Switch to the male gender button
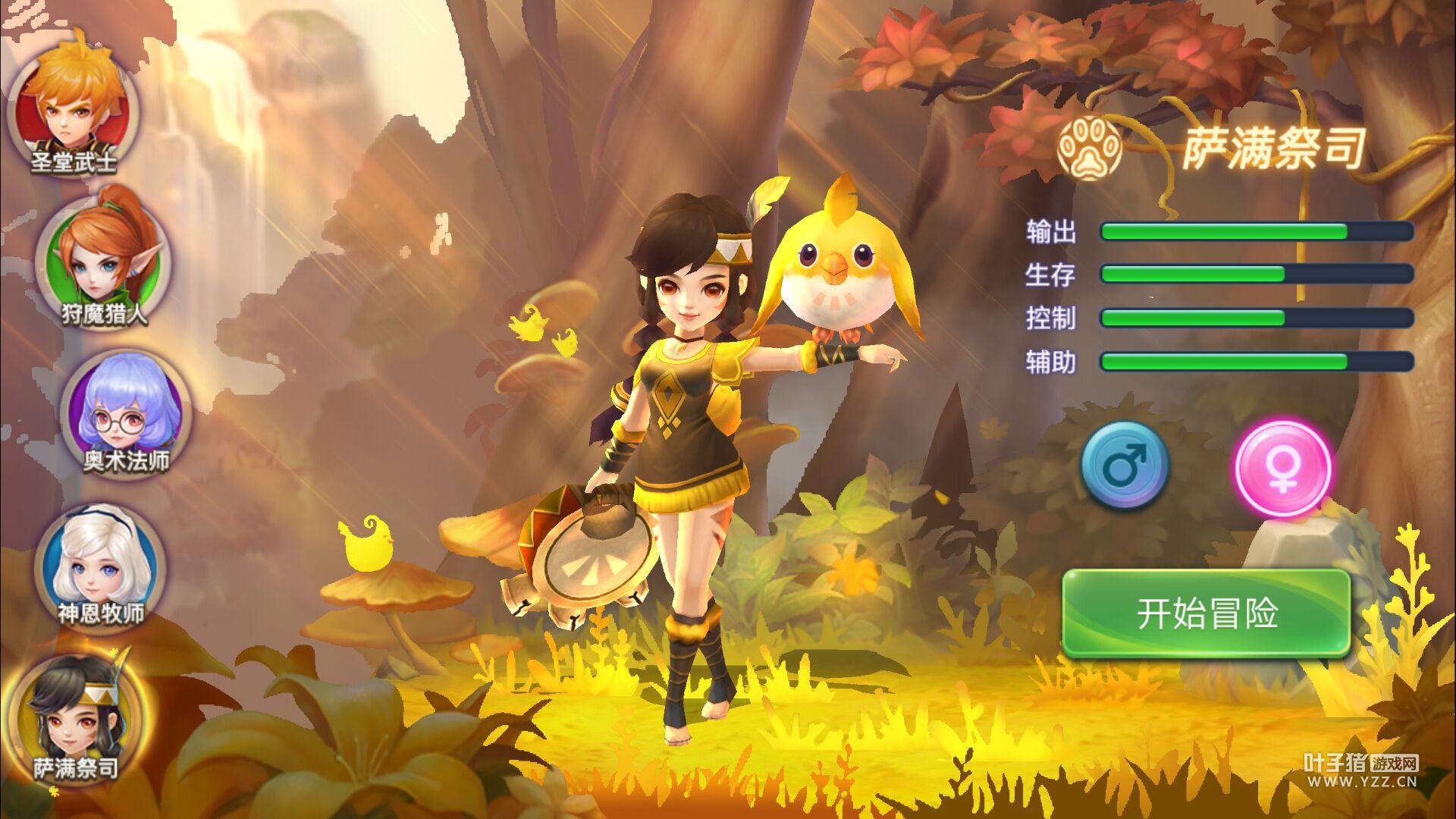 tap(1125, 465)
